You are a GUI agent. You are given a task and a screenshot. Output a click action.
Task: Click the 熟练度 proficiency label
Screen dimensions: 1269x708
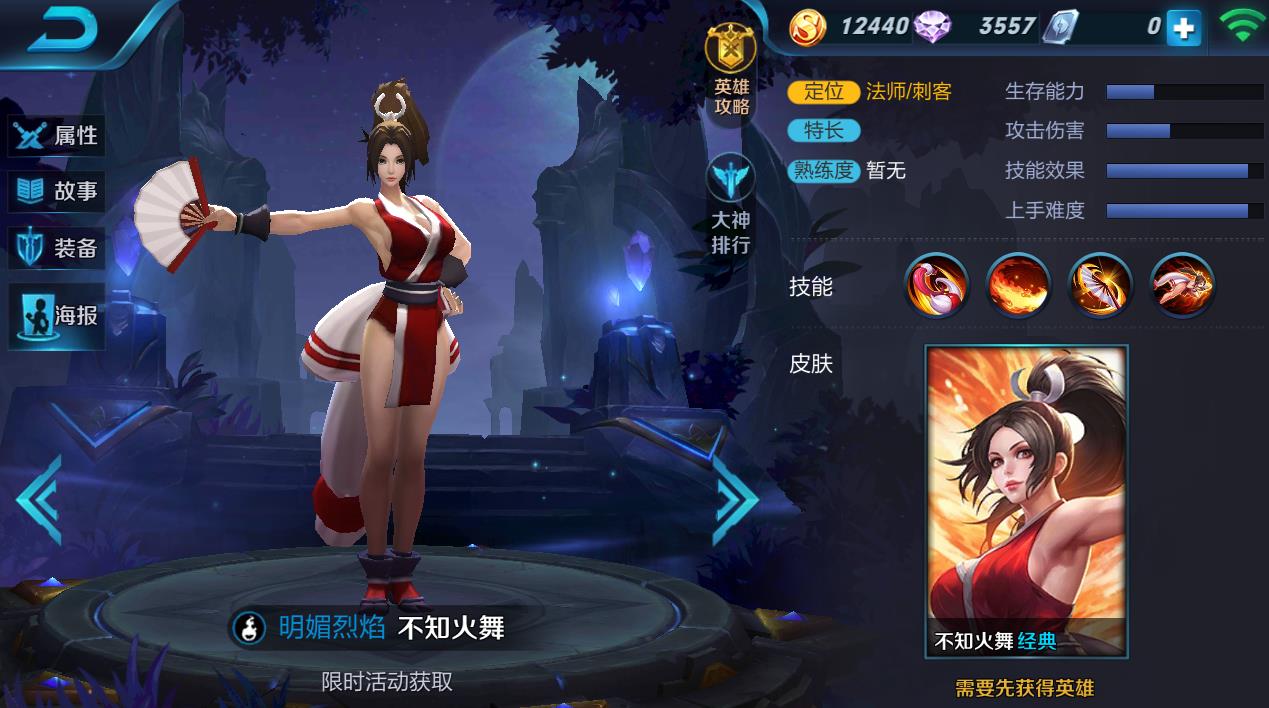(823, 171)
